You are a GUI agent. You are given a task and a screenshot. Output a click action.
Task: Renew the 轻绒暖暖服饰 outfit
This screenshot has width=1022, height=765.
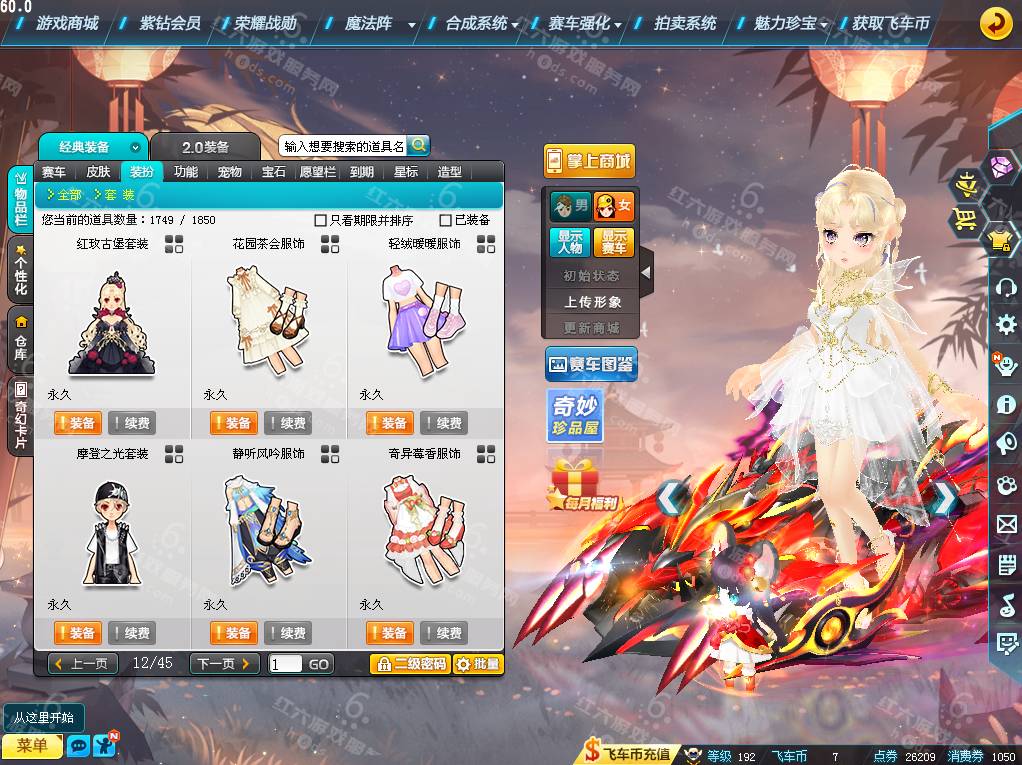[444, 423]
